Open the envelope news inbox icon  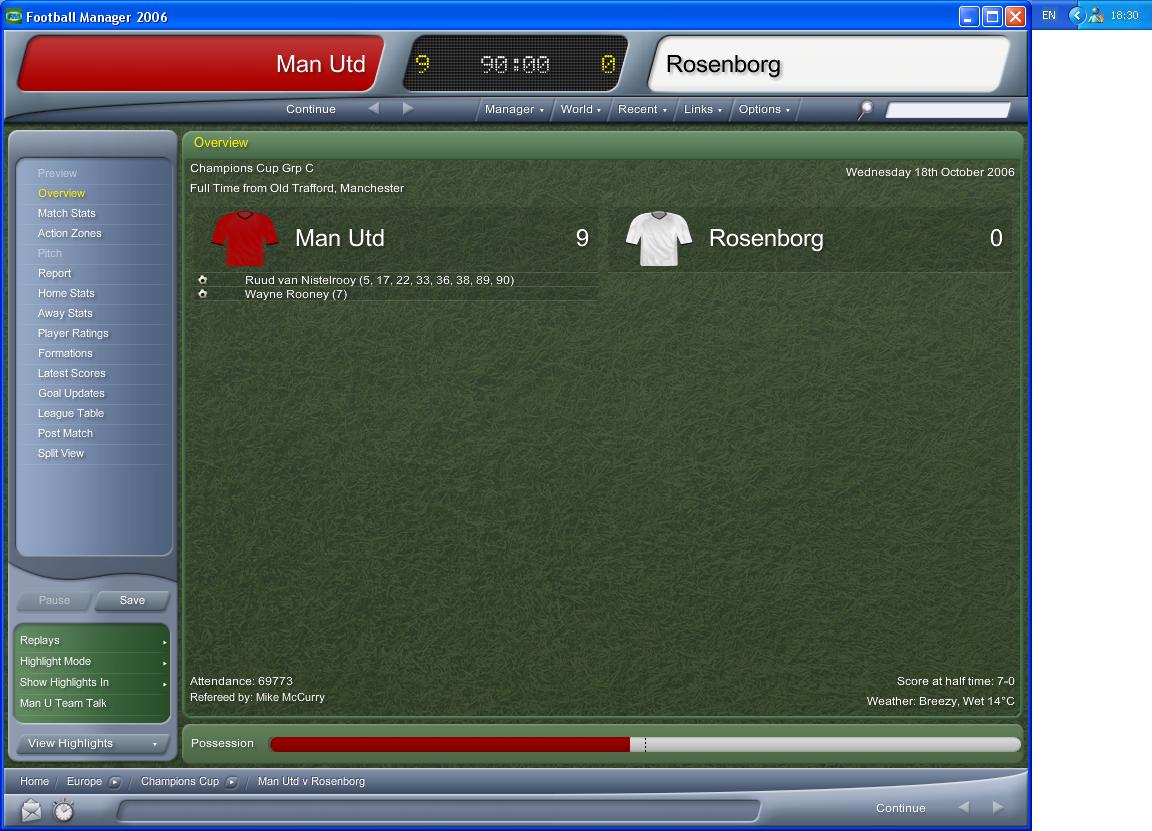pos(32,809)
